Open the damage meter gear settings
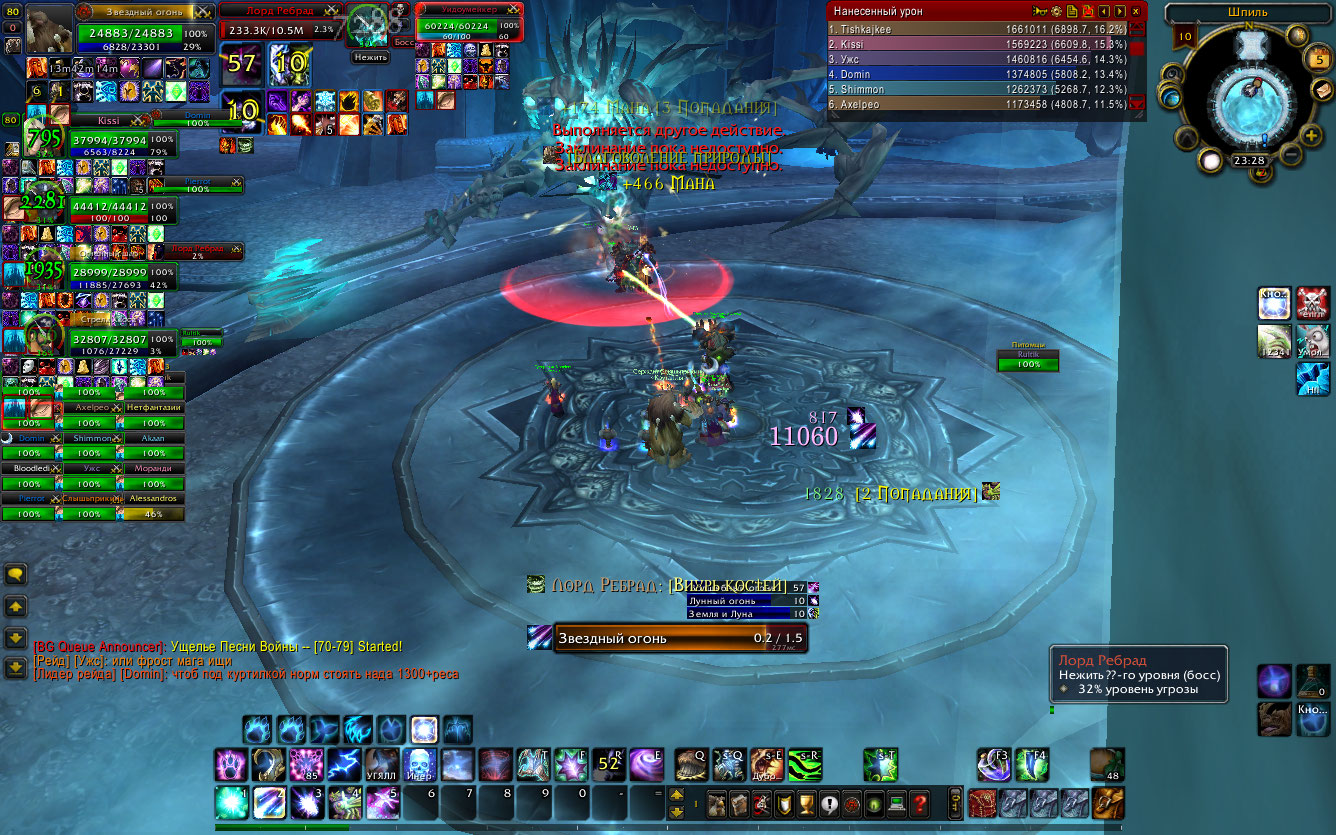1336x835 pixels. pyautogui.click(x=1056, y=11)
